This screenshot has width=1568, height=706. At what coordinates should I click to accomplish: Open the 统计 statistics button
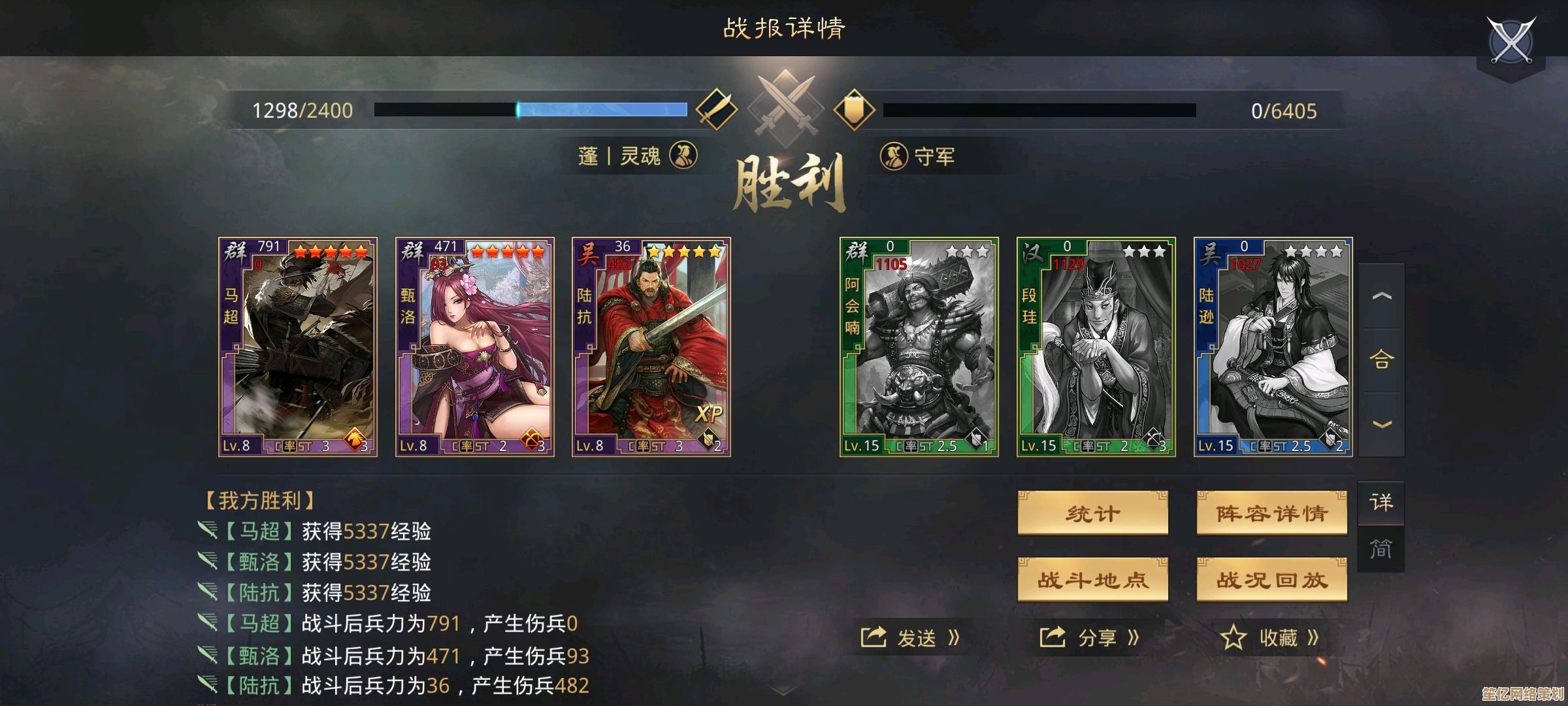point(1092,514)
